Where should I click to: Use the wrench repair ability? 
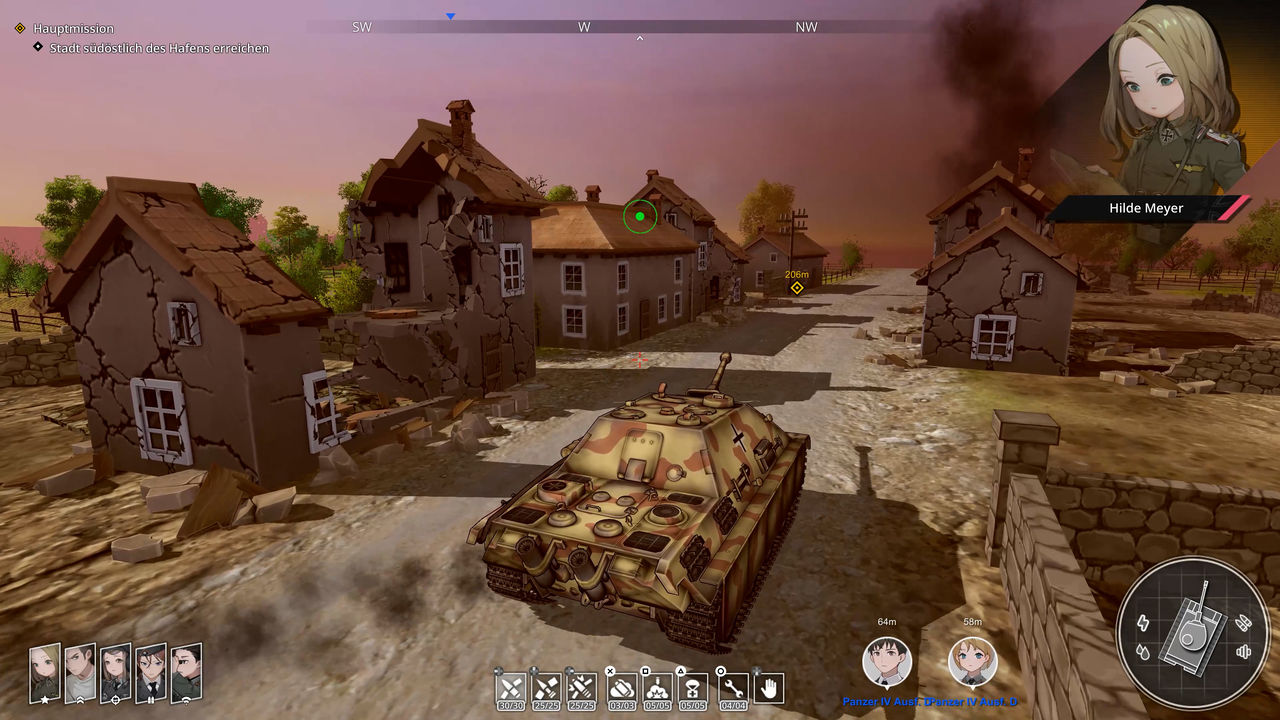point(733,688)
